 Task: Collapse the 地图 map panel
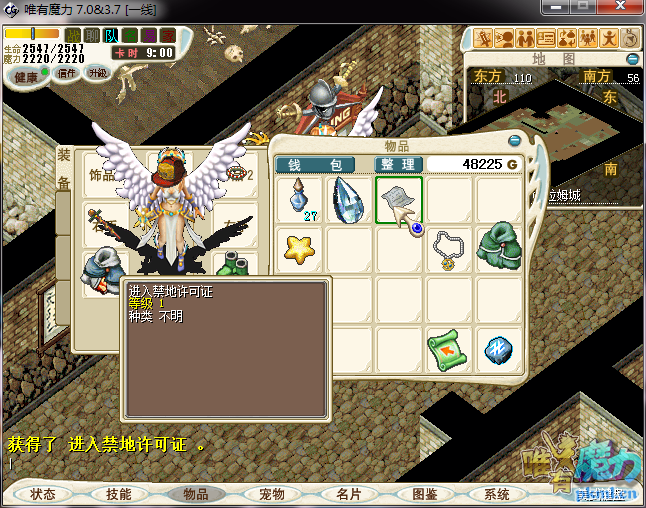coord(632,60)
